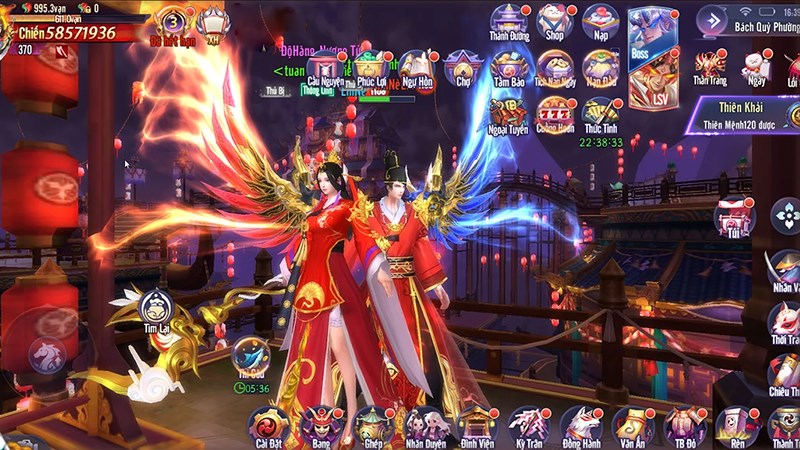Open the Kỳ Trân menu
The height and width of the screenshot is (450, 800).
click(528, 425)
